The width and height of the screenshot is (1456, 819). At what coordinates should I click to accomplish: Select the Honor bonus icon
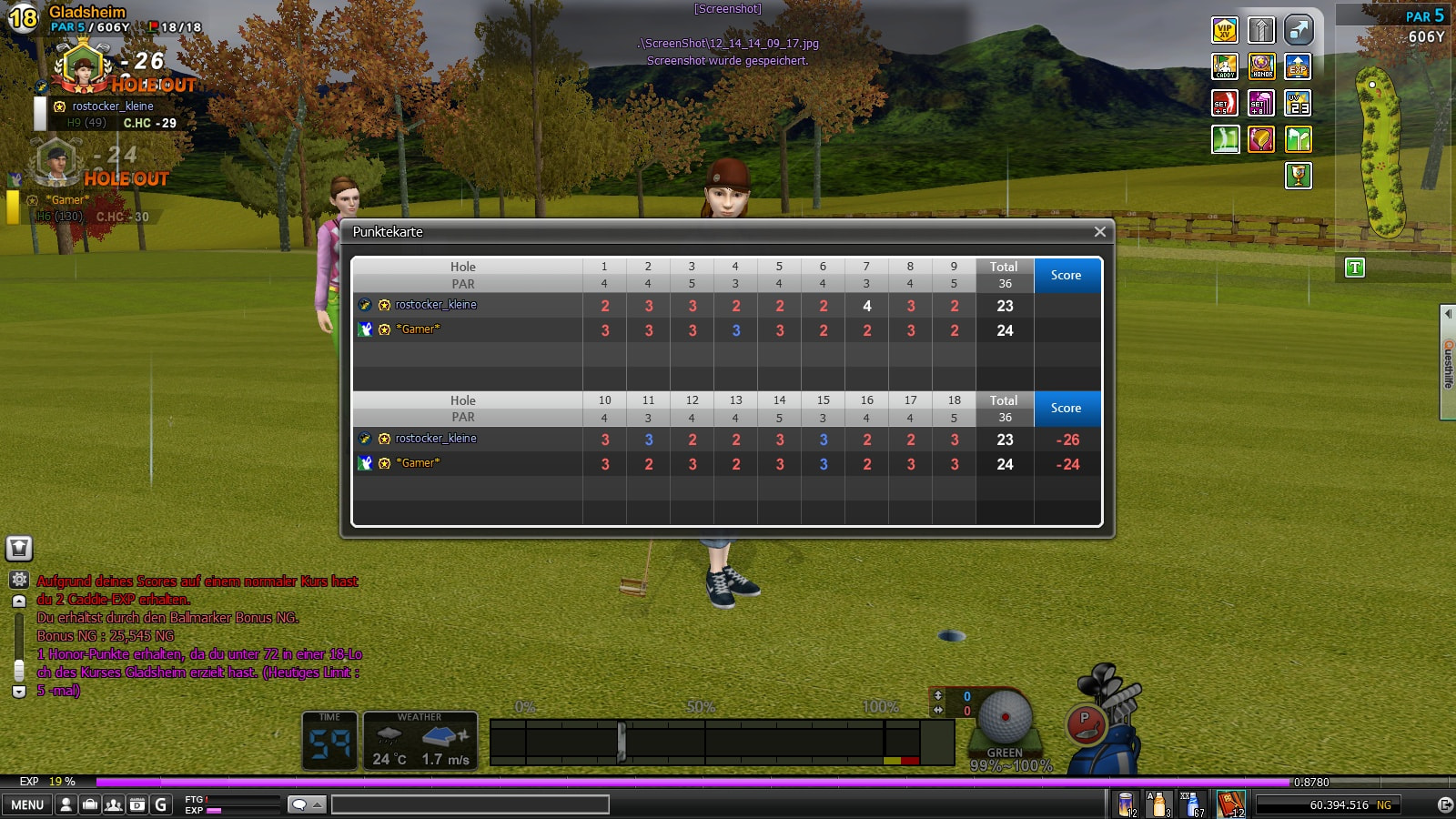click(x=1261, y=66)
